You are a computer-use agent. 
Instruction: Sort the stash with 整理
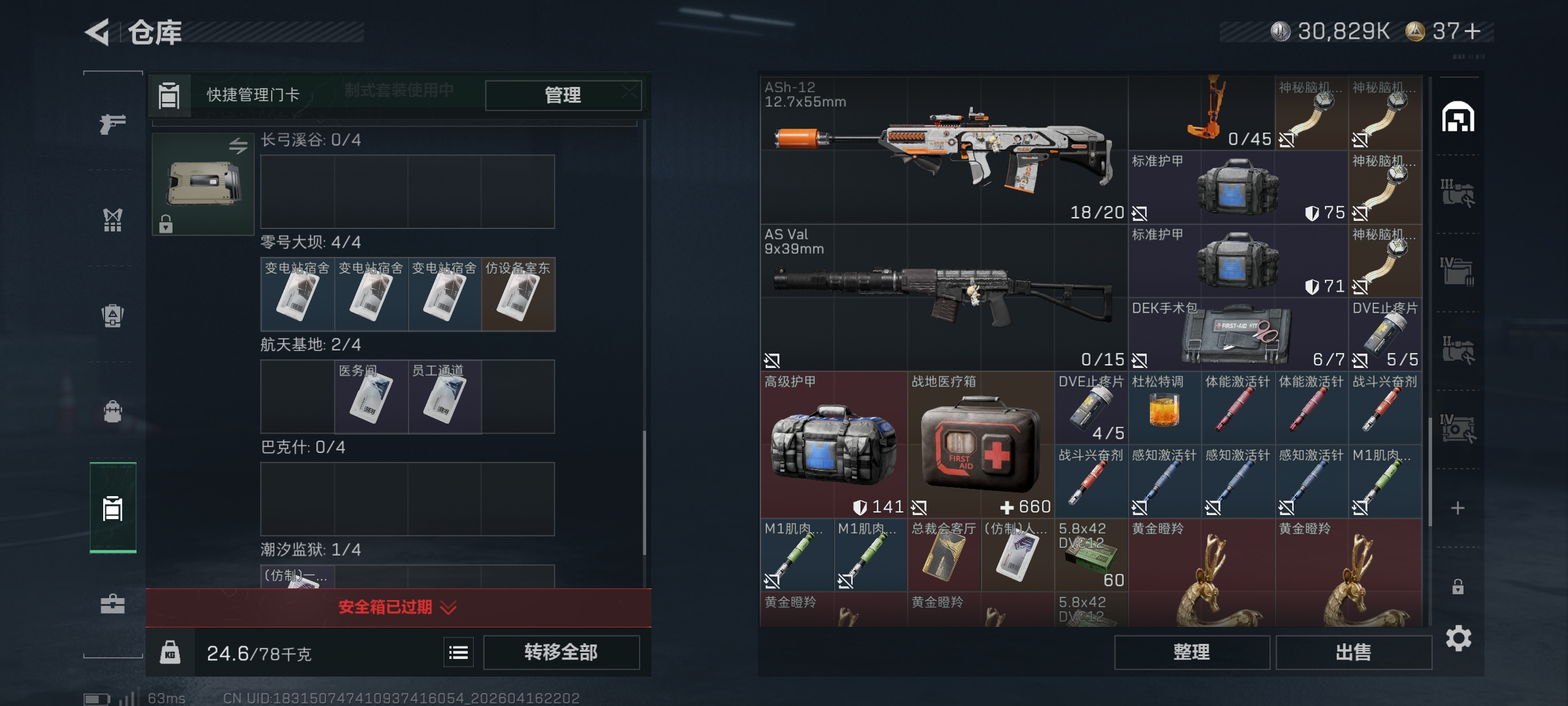pyautogui.click(x=1192, y=652)
